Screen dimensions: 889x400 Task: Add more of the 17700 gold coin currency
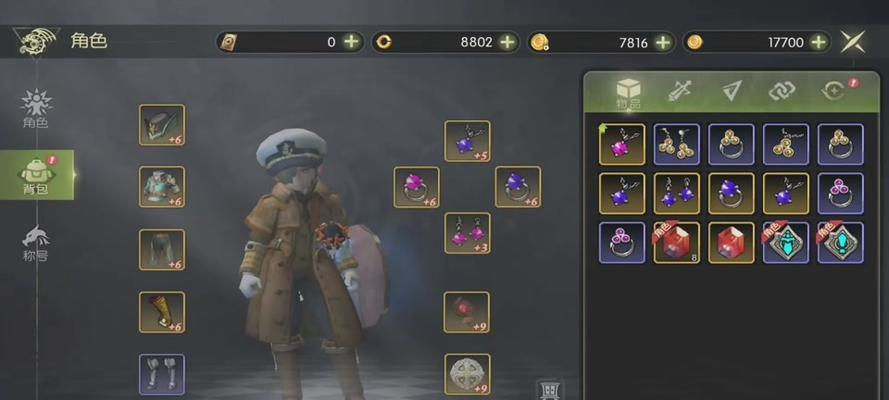point(819,42)
